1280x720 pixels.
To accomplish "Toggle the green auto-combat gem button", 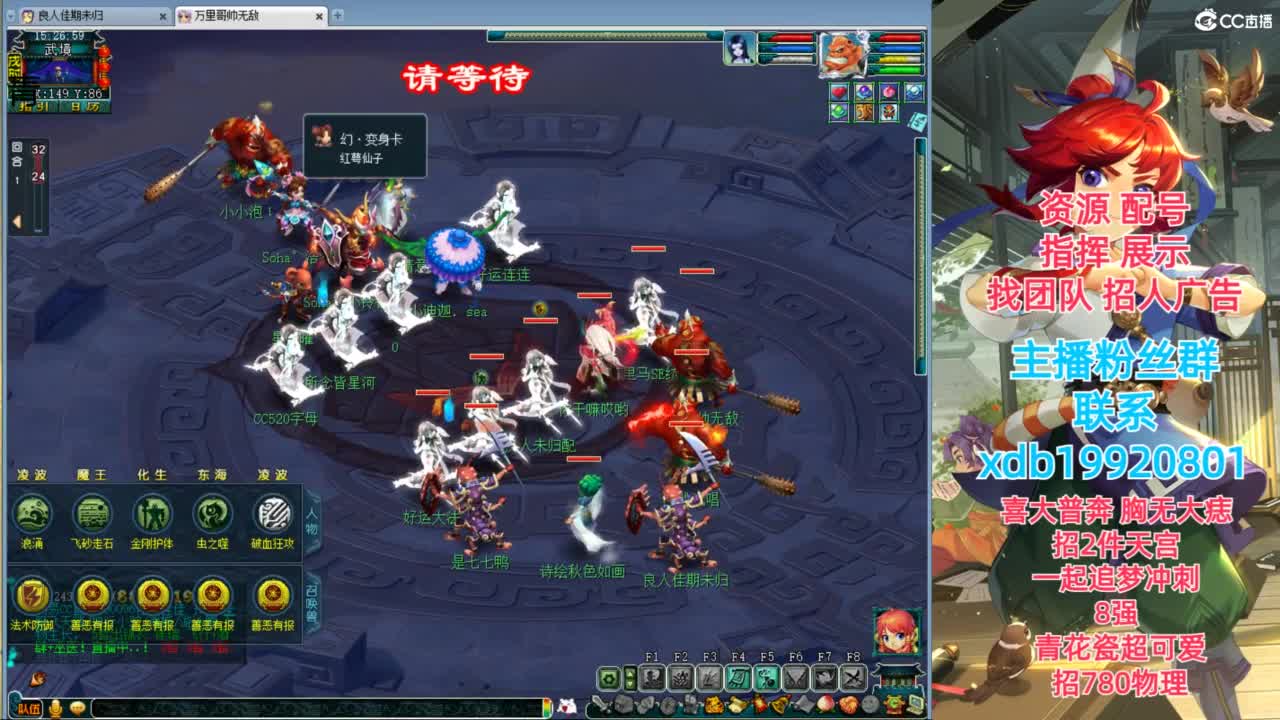I will coord(611,678).
